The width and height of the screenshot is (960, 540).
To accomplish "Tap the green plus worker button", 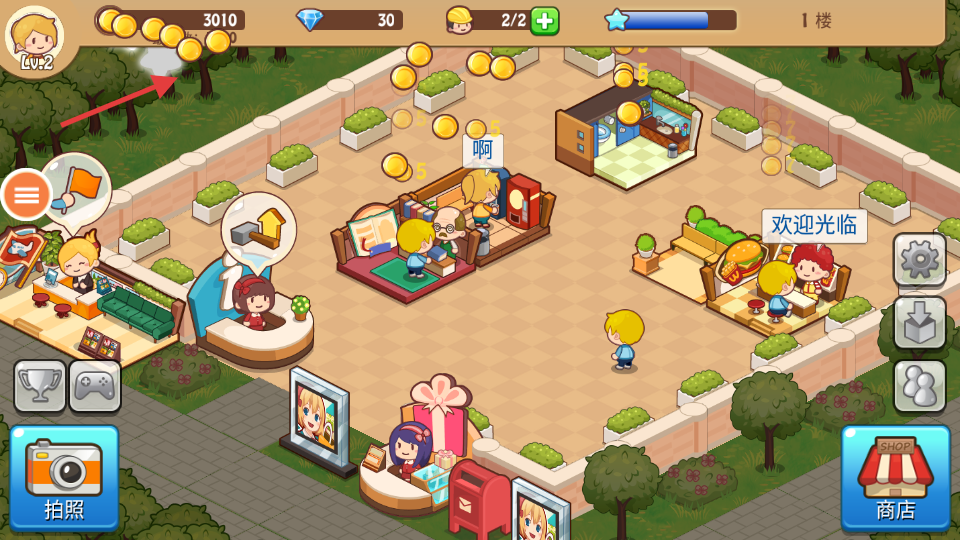I will pos(544,20).
